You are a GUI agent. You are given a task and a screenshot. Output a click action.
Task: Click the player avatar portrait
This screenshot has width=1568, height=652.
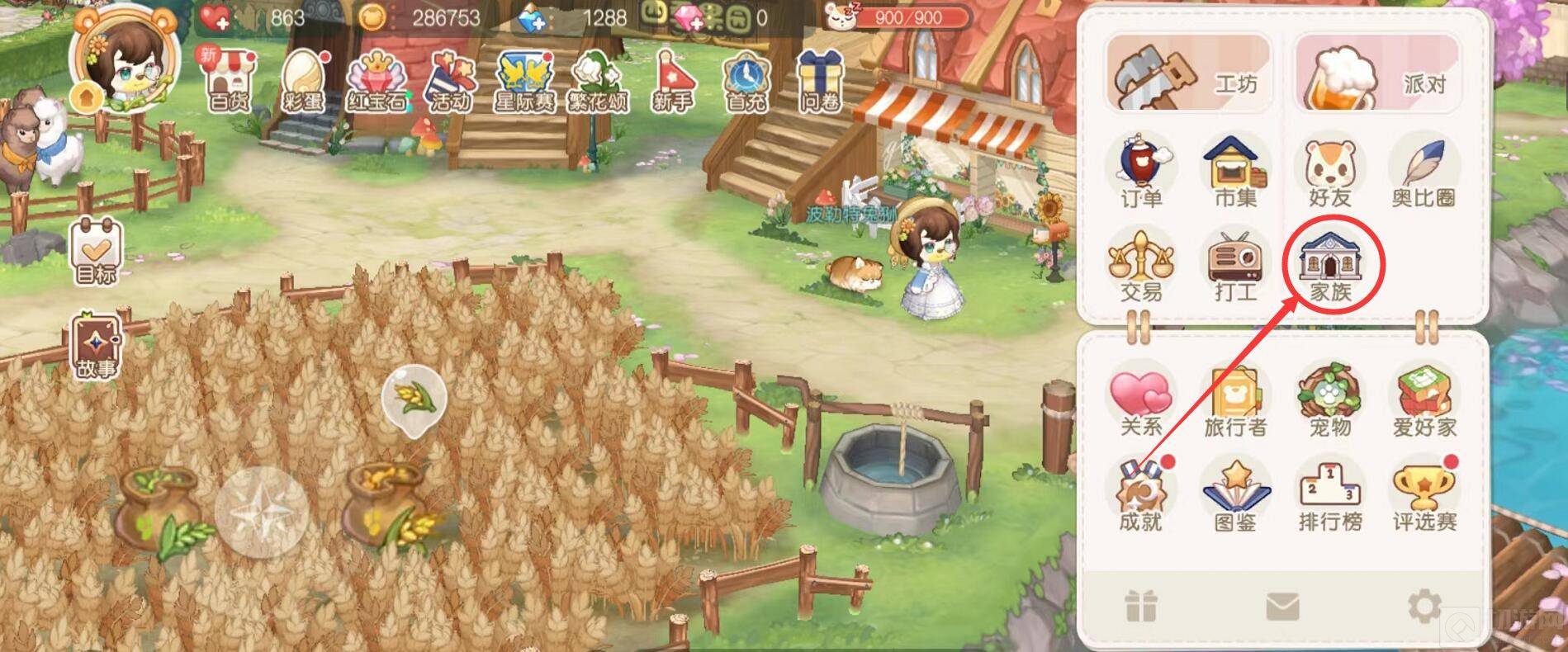pyautogui.click(x=128, y=58)
